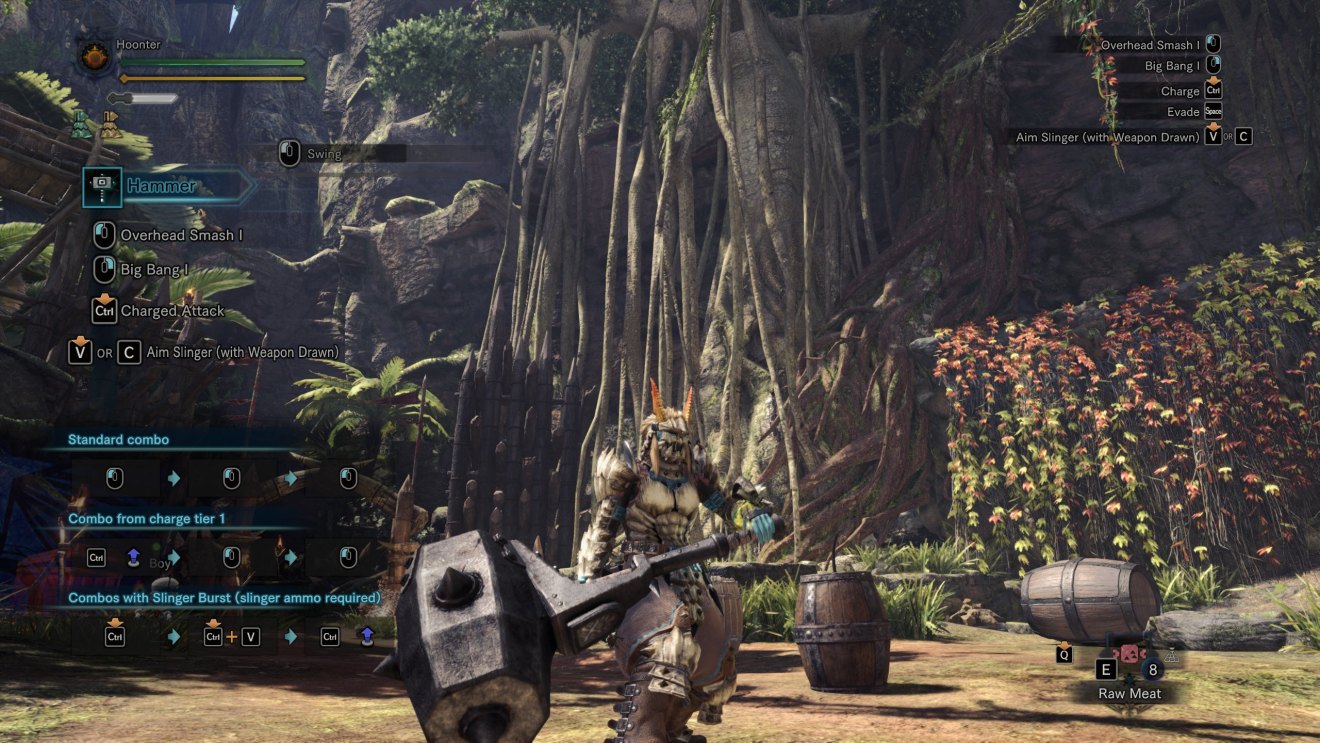Select the Charge entry in the control list
This screenshot has width=1320, height=743.
1180,90
